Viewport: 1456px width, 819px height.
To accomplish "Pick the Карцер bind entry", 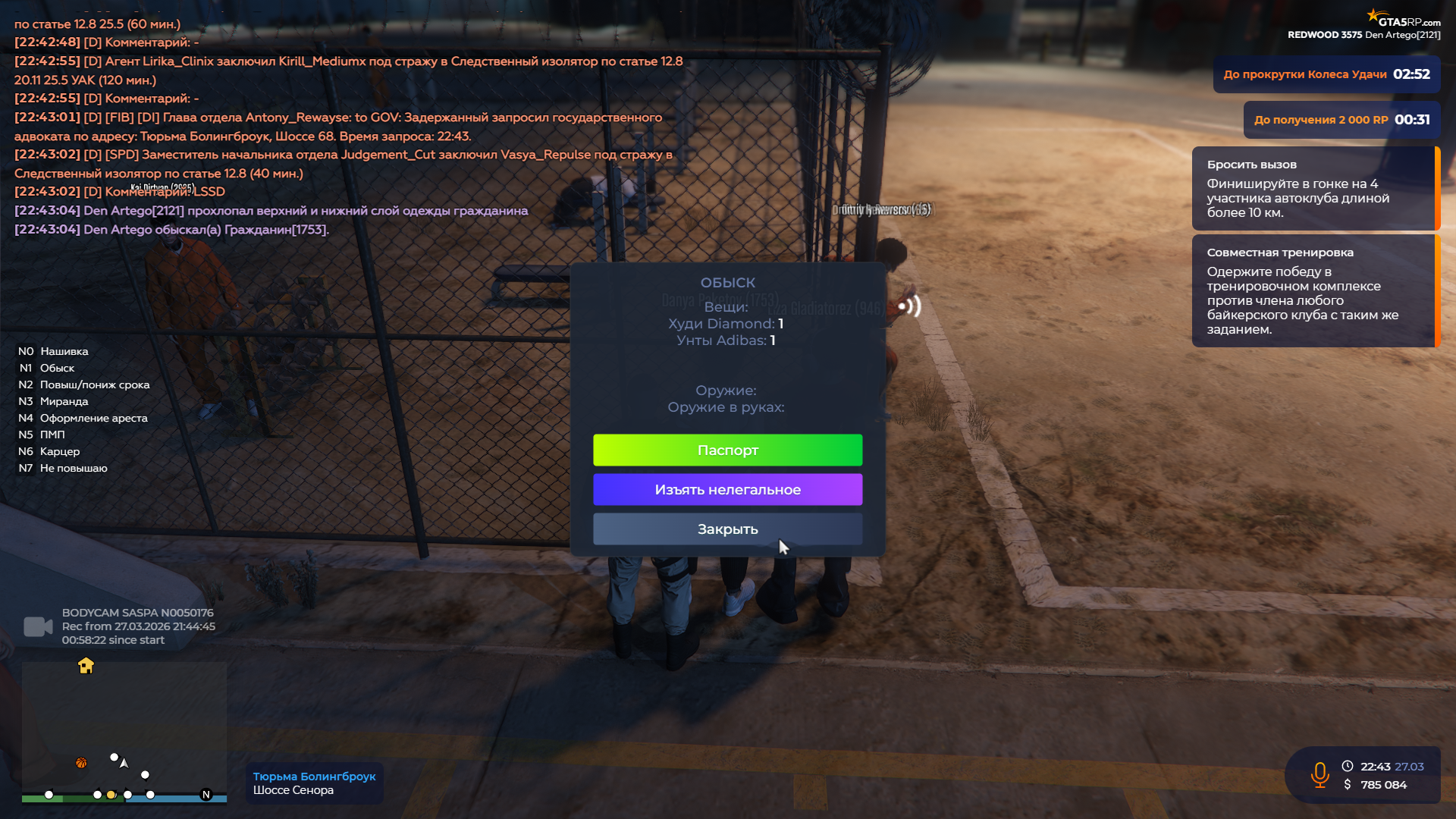I will click(x=59, y=451).
